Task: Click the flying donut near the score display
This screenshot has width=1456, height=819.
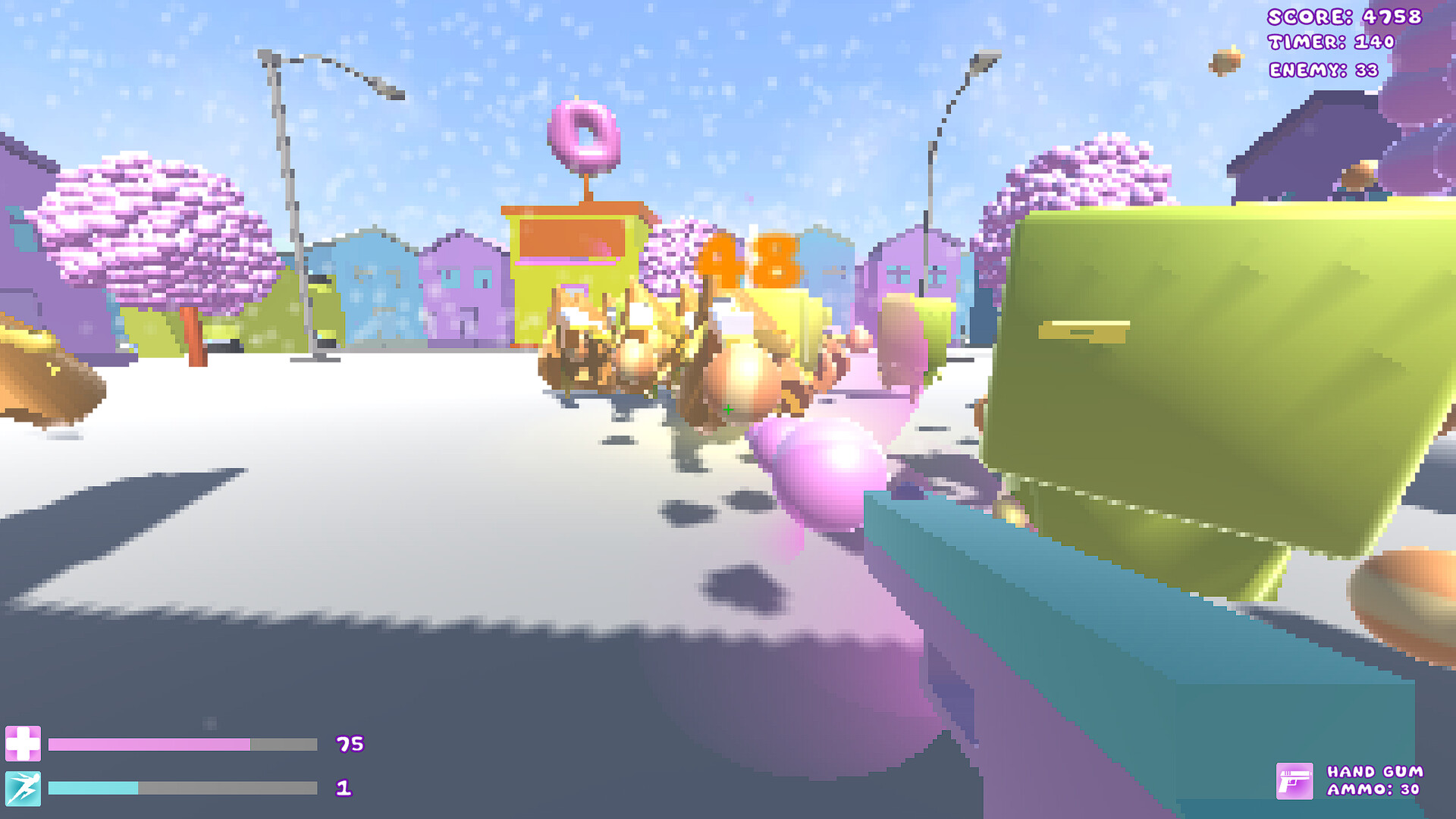Action: coord(1227,61)
